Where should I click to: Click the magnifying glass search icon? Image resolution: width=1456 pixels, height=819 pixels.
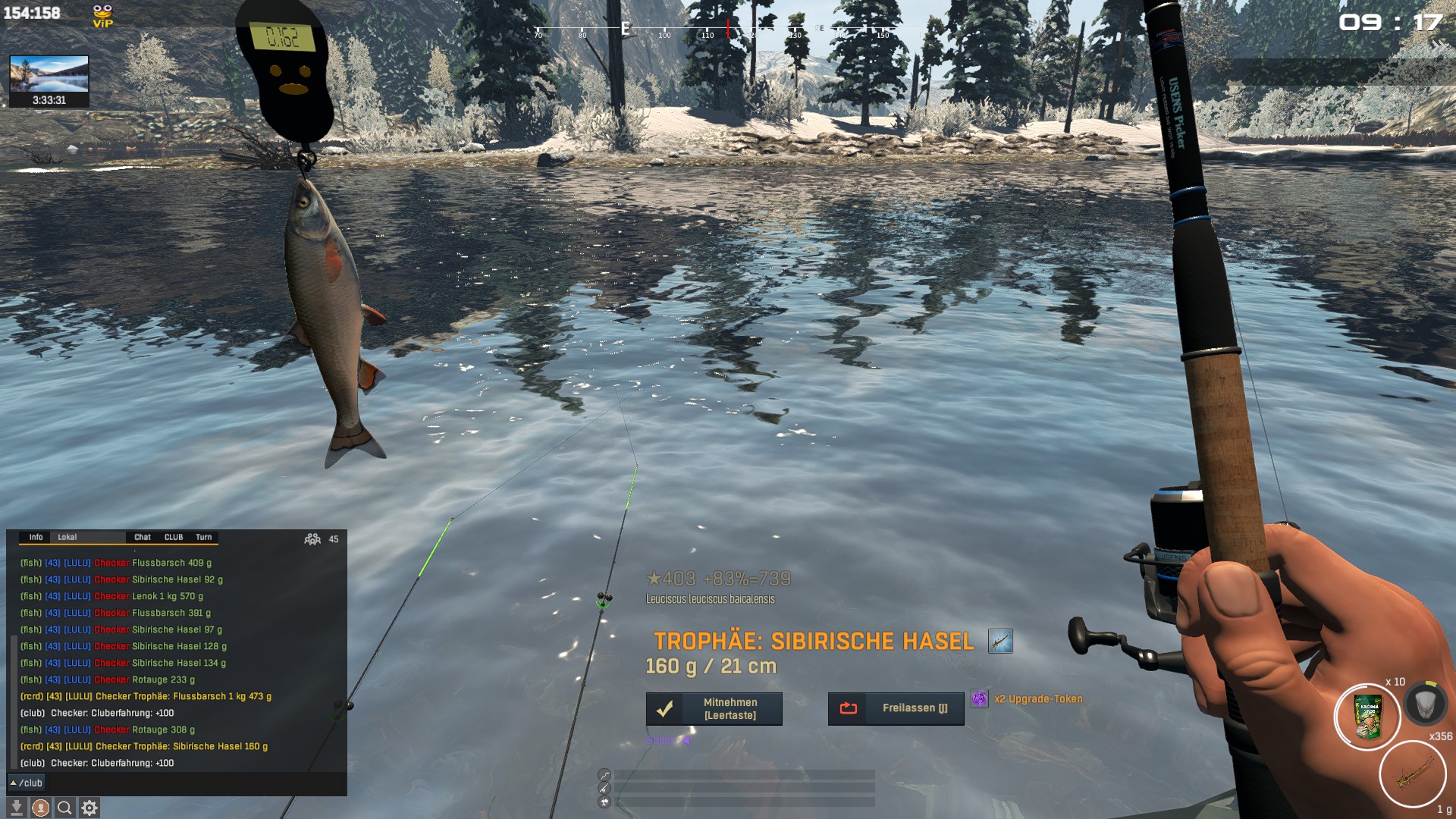65,808
